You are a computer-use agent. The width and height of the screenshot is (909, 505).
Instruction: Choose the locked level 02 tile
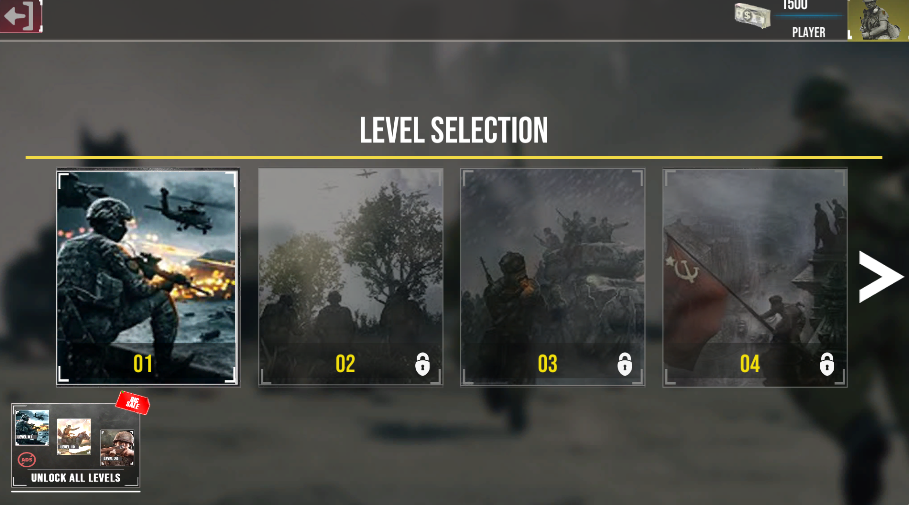(x=350, y=277)
